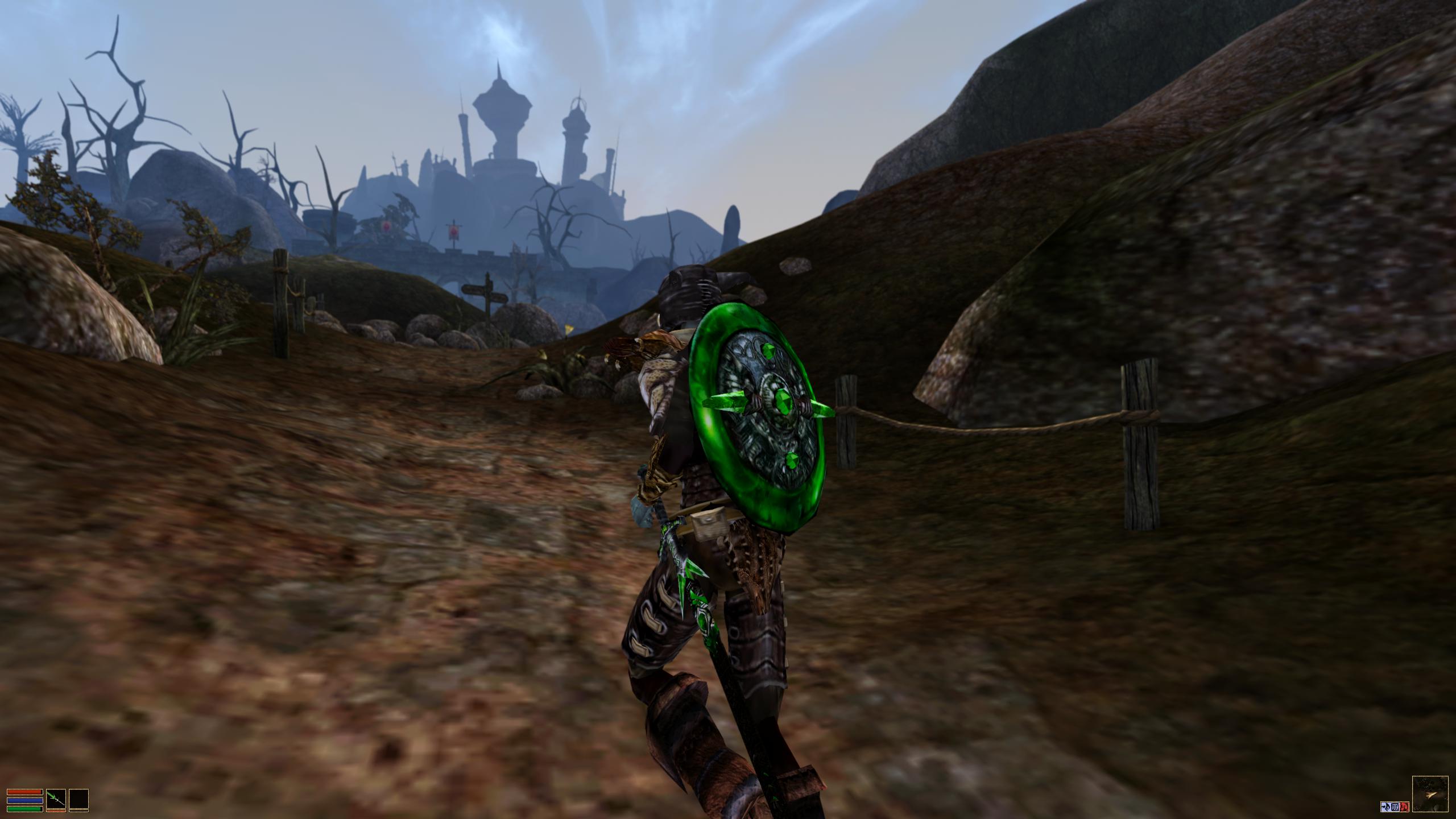The height and width of the screenshot is (819, 1456).
Task: Click the equipped green glass weapon icon
Action: click(56, 799)
